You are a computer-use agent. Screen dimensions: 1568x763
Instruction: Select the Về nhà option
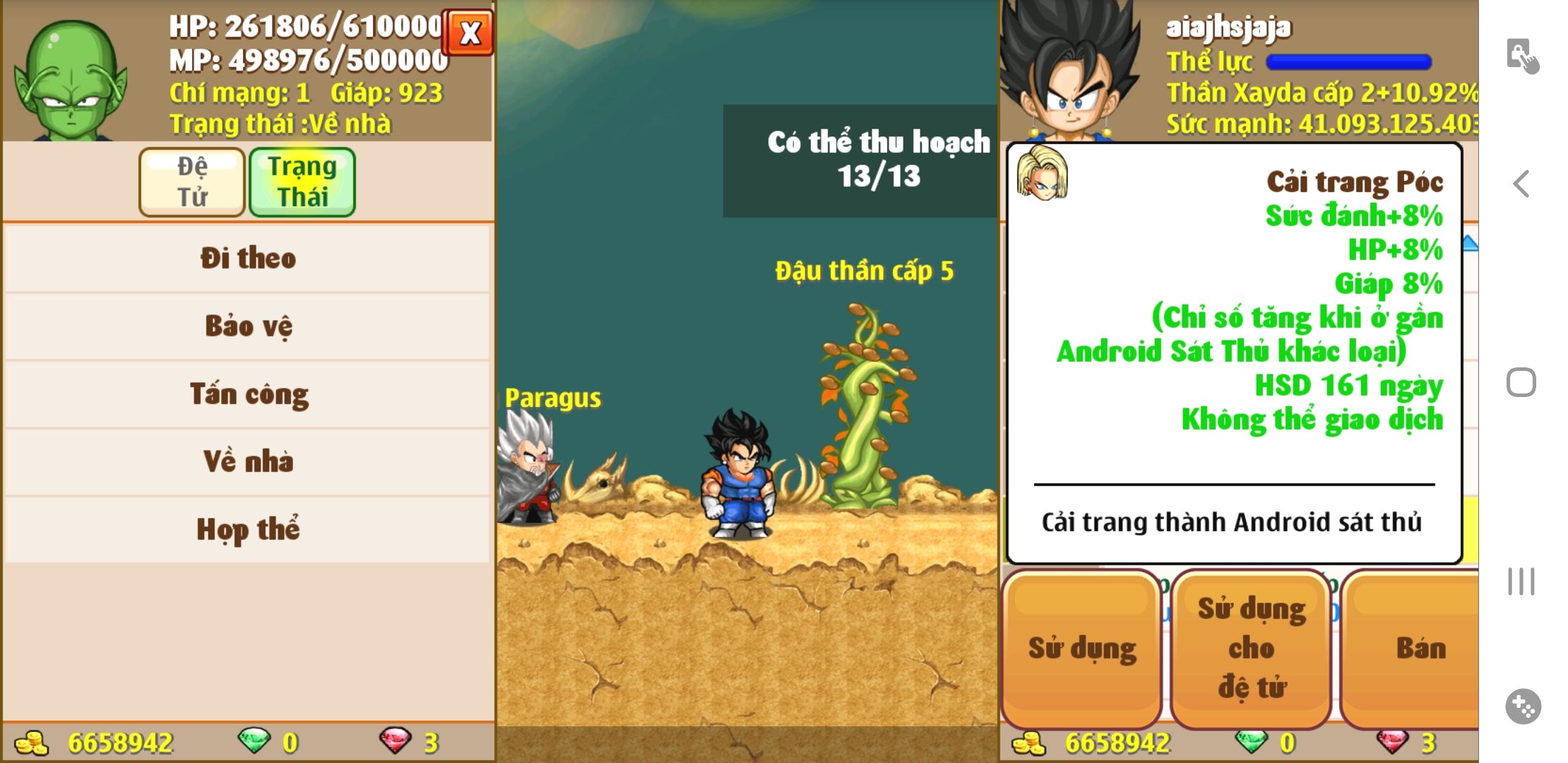coord(247,461)
